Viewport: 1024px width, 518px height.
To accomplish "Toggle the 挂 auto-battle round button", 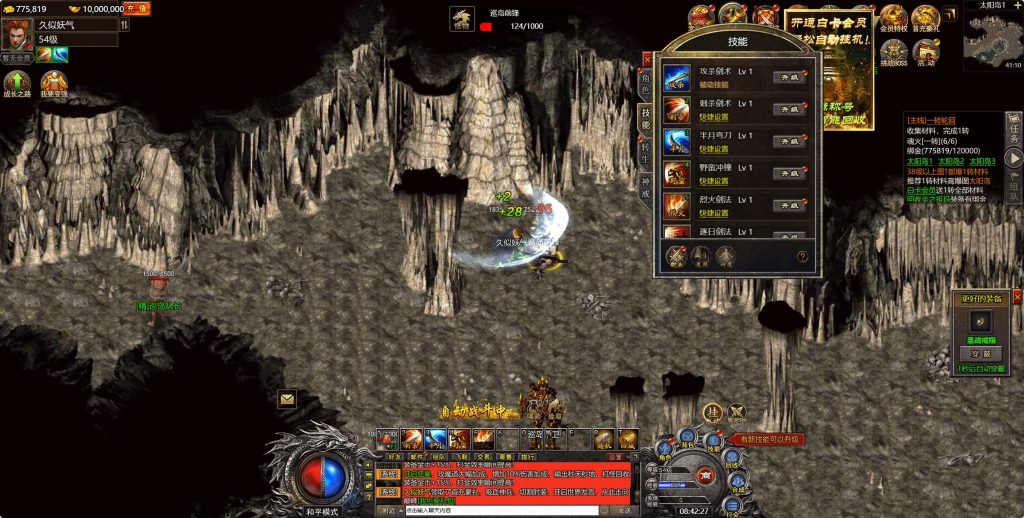I will point(712,411).
